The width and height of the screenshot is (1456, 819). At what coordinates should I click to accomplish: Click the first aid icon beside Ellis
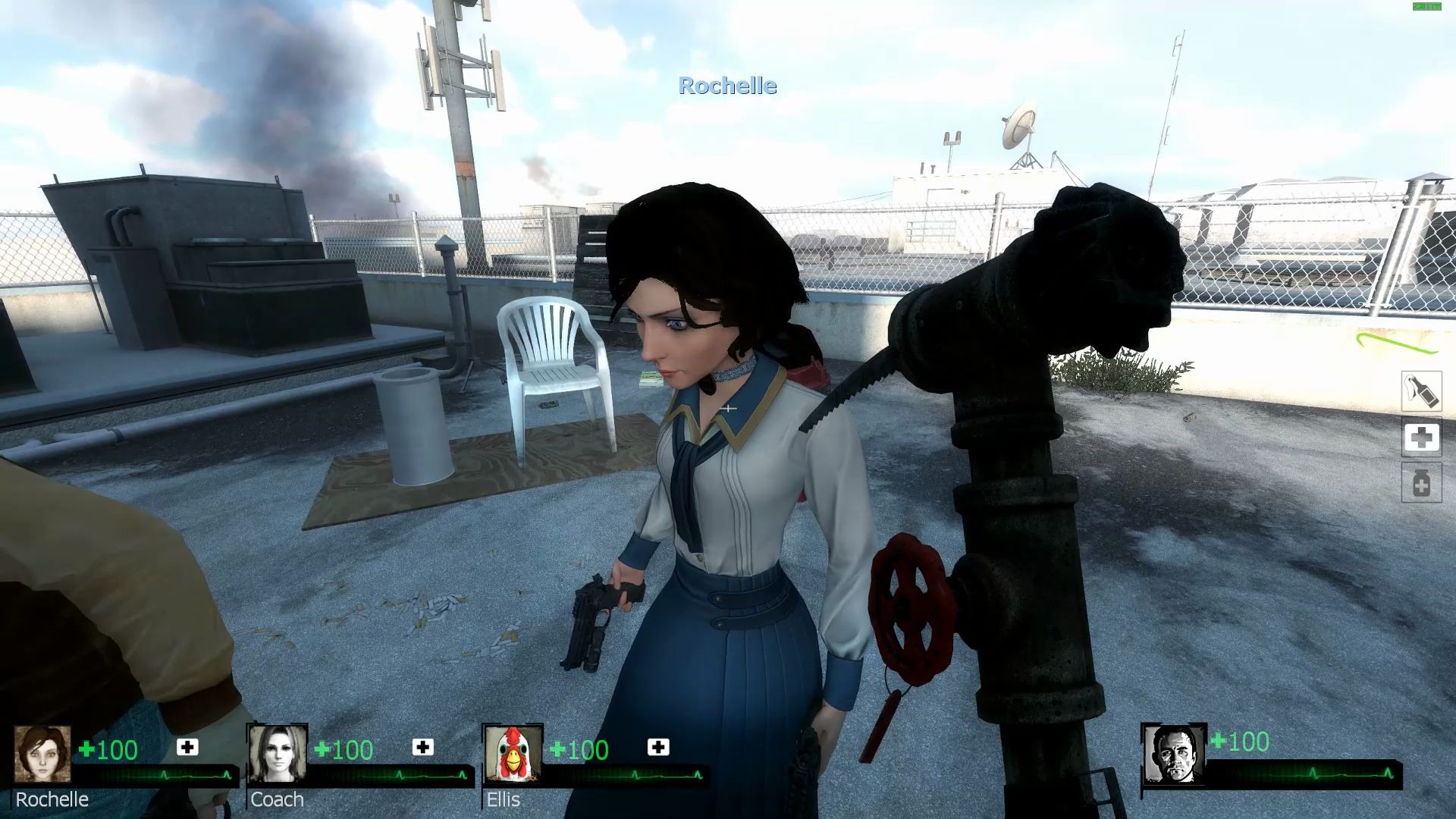(x=658, y=748)
